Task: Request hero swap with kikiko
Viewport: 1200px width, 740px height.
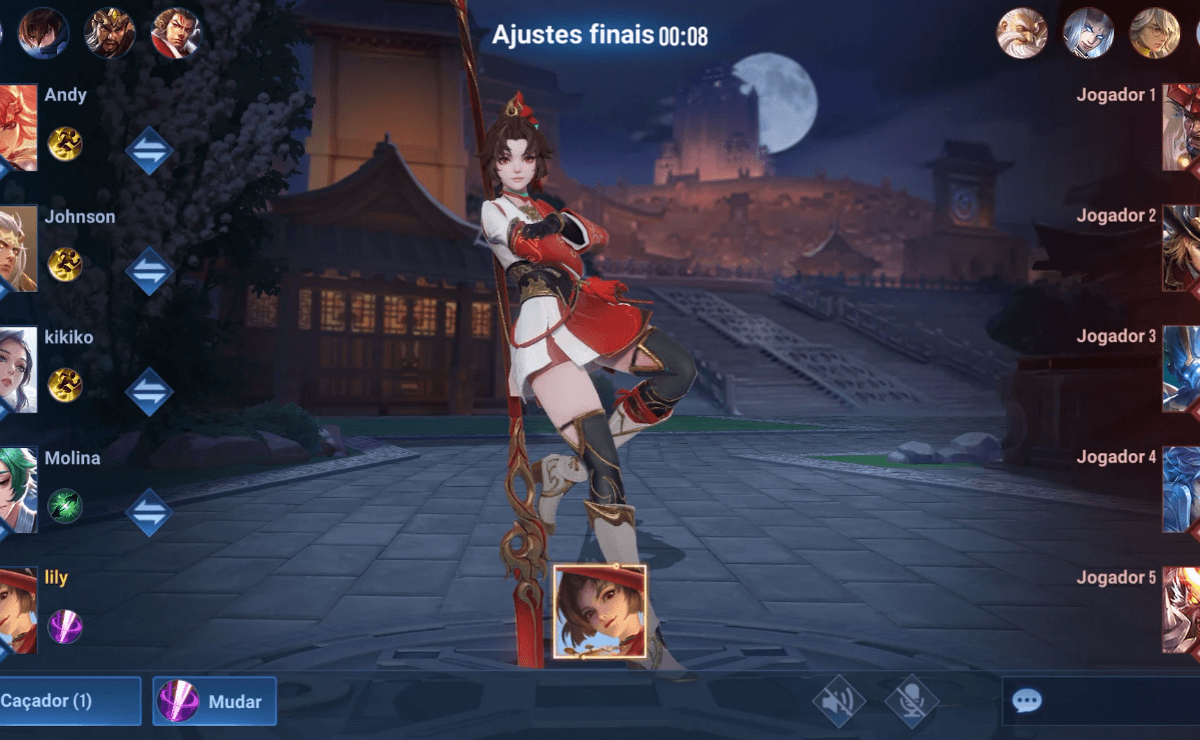Action: pyautogui.click(x=149, y=391)
